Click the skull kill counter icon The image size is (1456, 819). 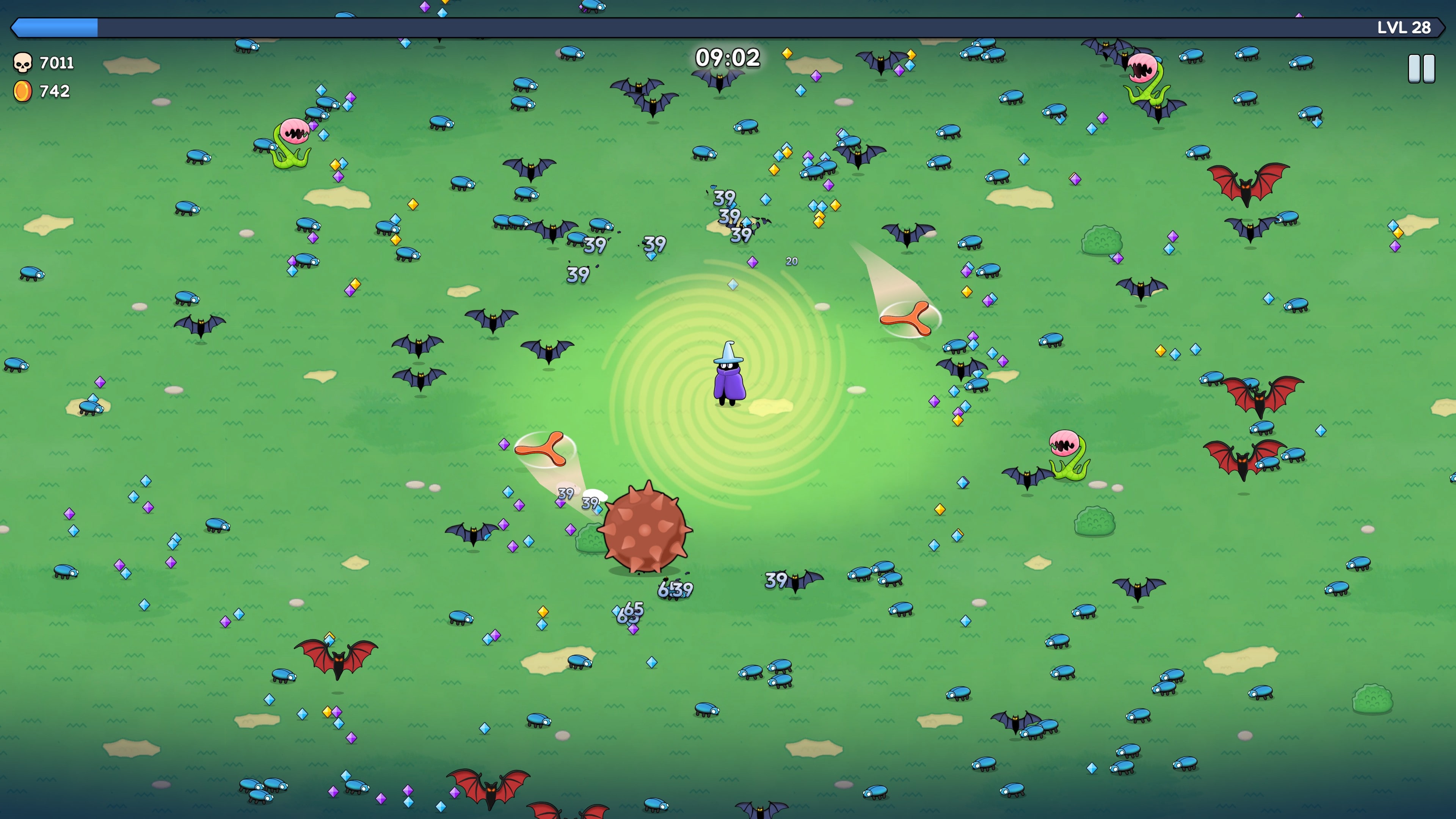coord(23,63)
